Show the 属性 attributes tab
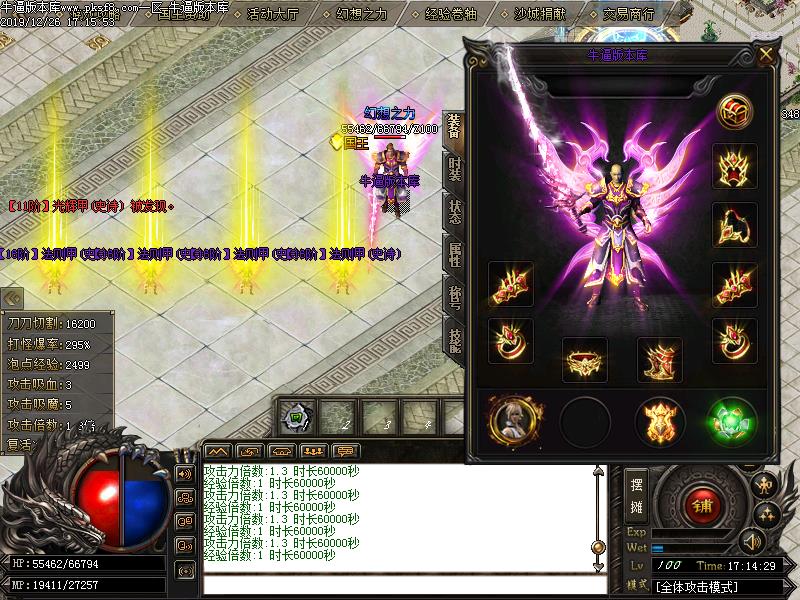The width and height of the screenshot is (800, 600). [x=454, y=254]
